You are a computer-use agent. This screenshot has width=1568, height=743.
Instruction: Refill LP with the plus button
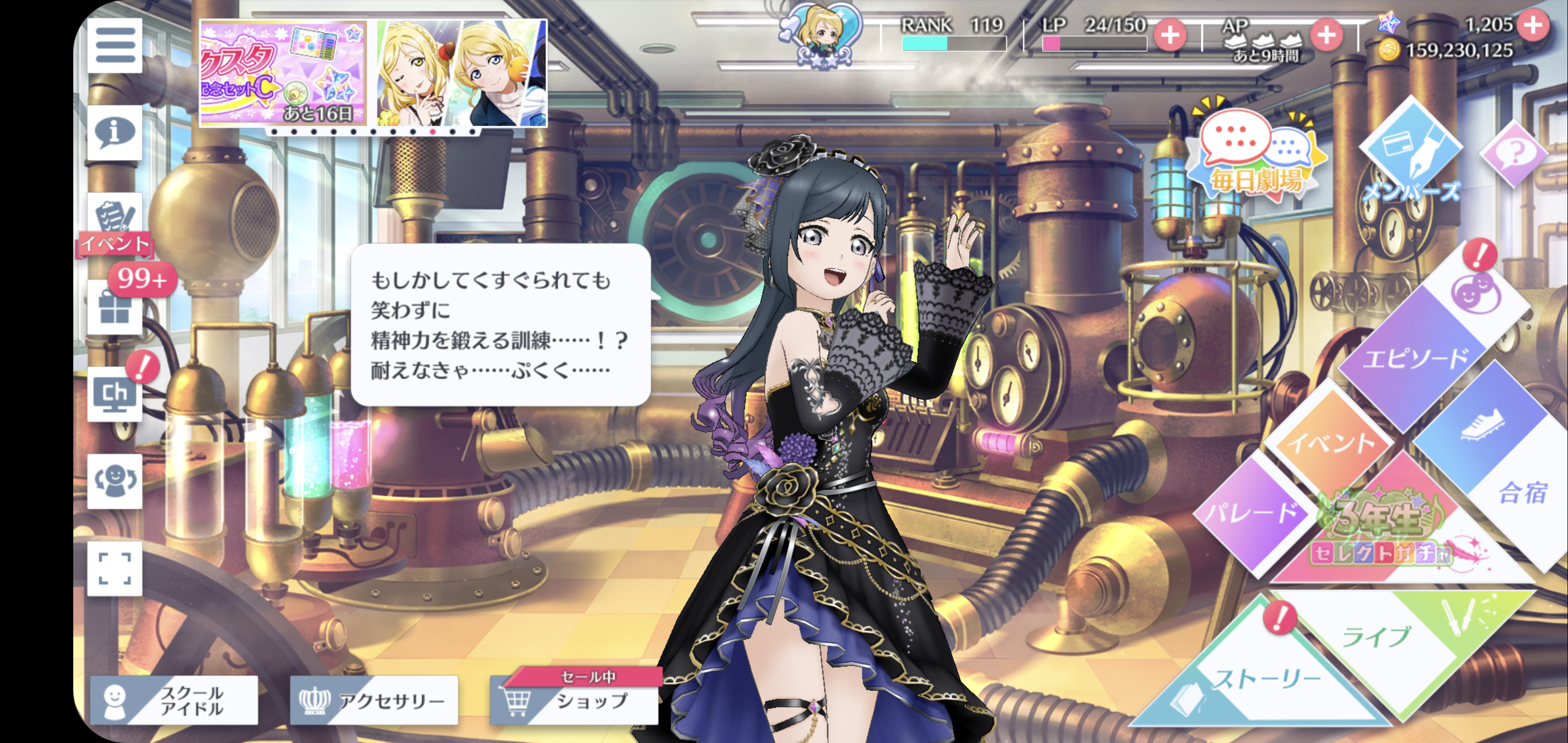(x=1169, y=35)
